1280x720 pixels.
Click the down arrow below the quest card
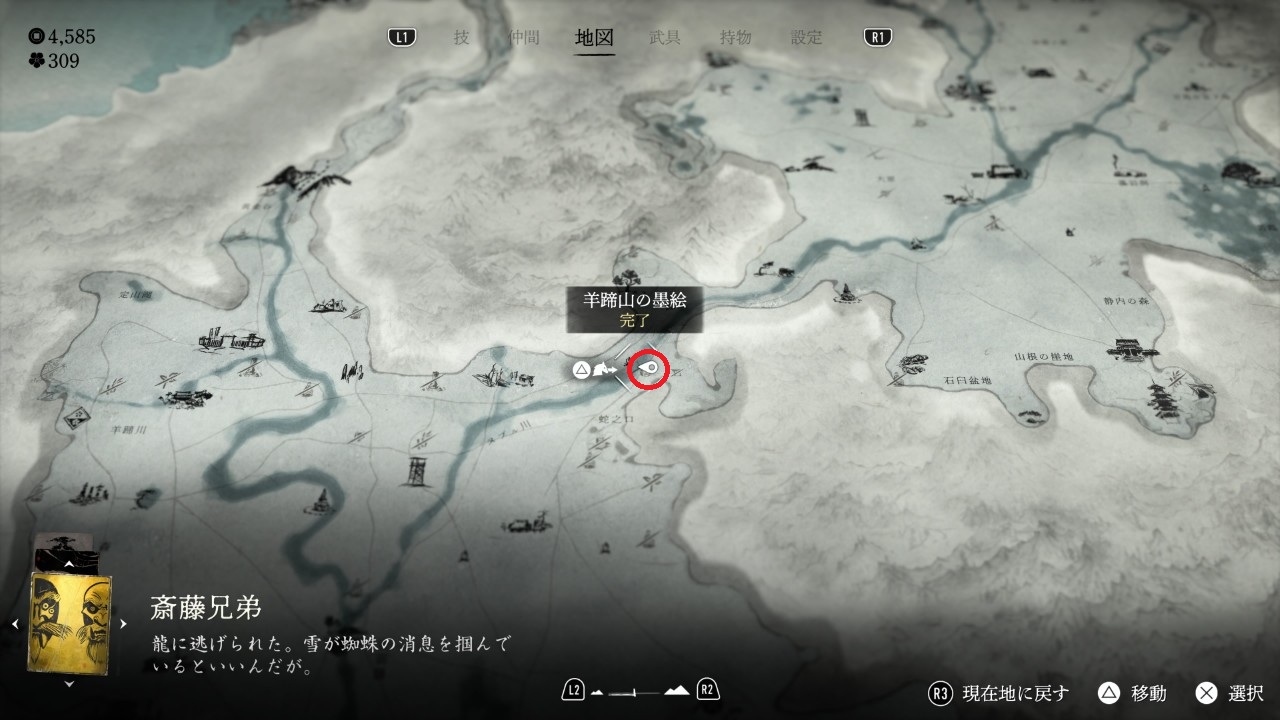pyautogui.click(x=69, y=684)
